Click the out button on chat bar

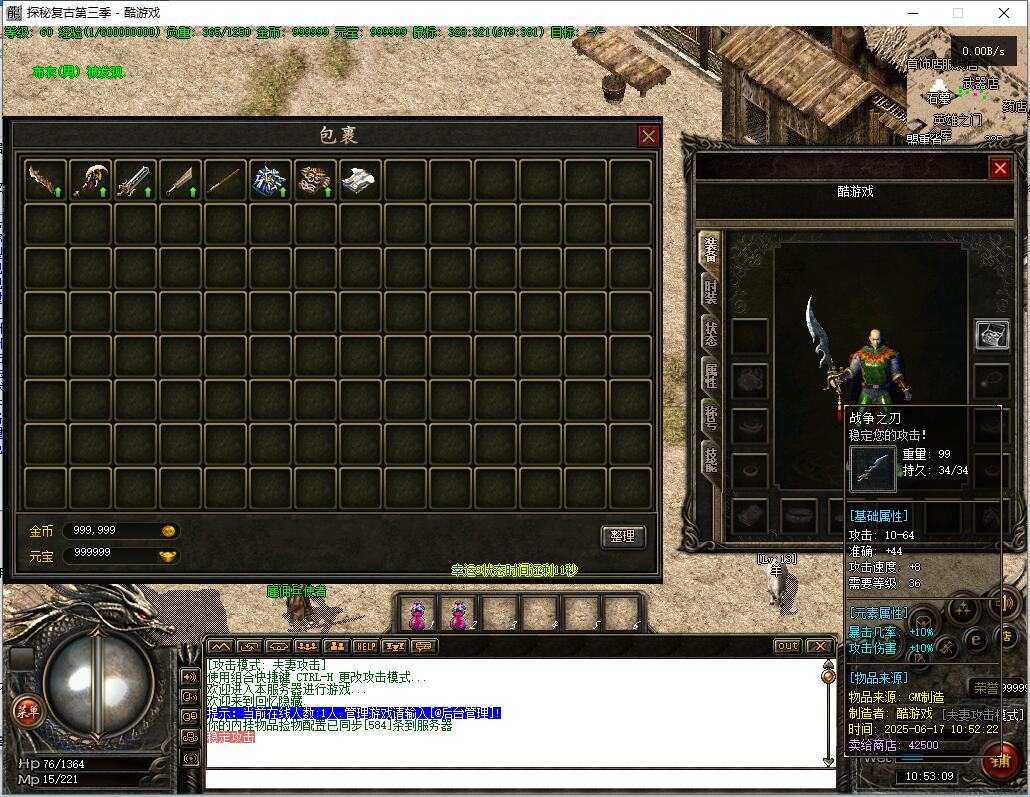pyautogui.click(x=788, y=646)
